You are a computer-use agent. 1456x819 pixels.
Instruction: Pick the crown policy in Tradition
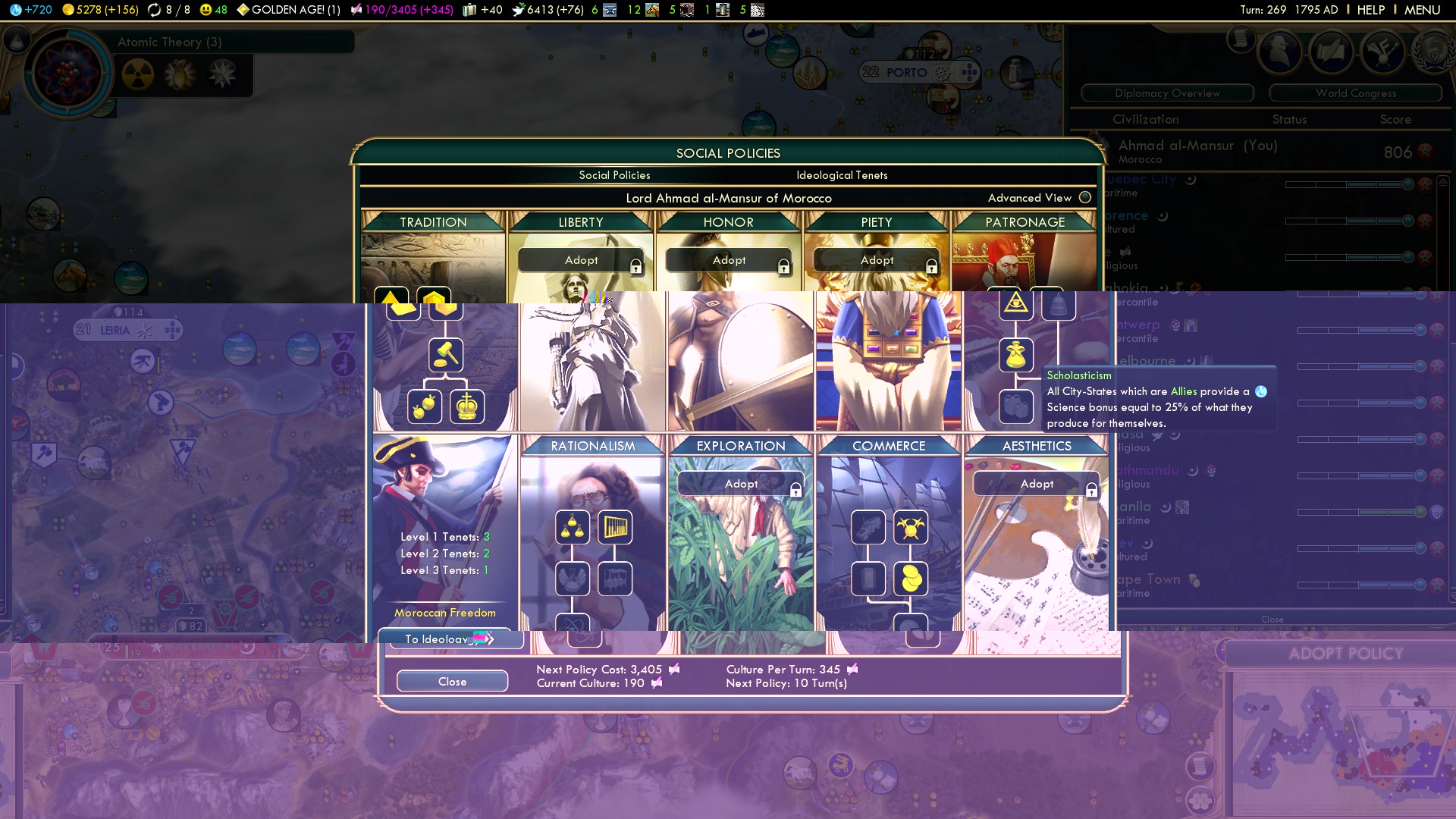click(x=467, y=406)
